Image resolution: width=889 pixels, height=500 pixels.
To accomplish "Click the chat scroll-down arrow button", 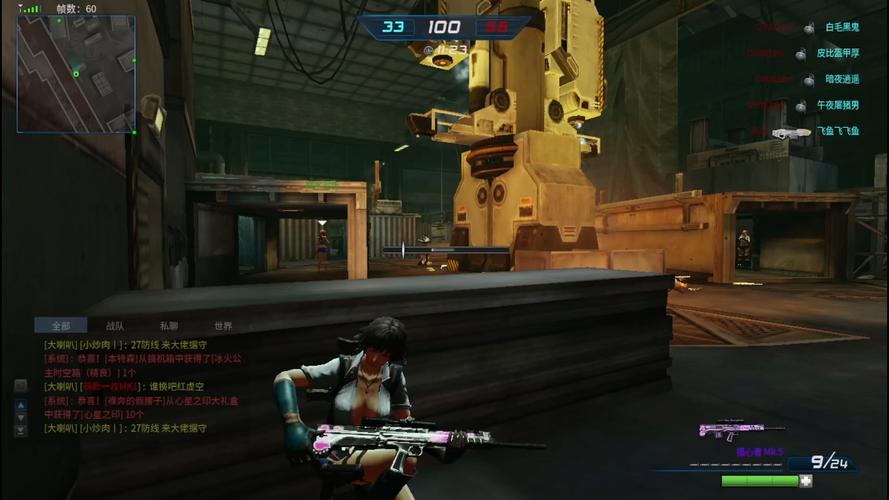I will (20, 418).
